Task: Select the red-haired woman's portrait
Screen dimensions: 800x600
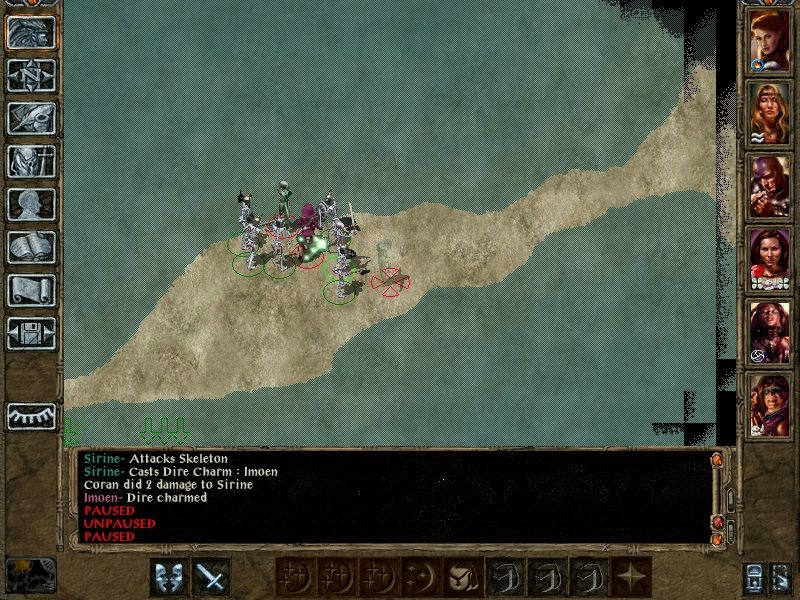Action: [x=770, y=40]
